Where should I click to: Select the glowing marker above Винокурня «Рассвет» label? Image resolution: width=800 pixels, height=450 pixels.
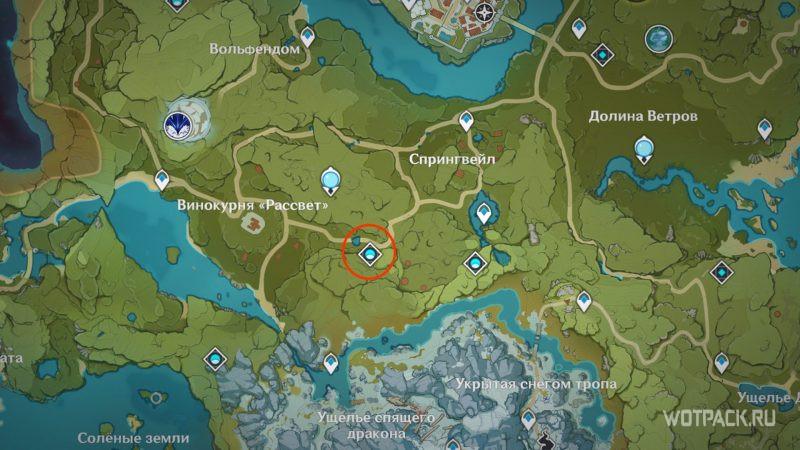330,180
